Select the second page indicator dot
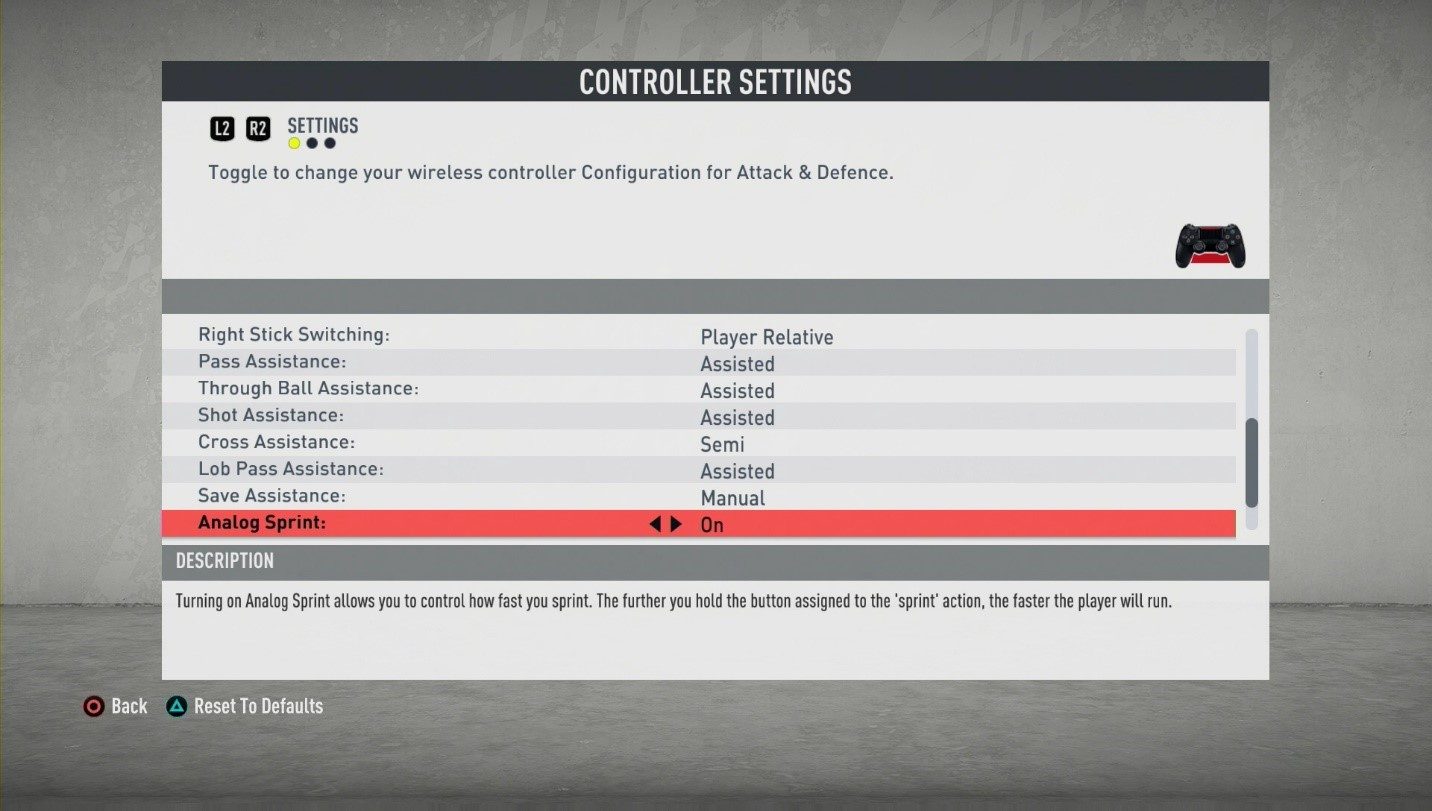 [312, 143]
